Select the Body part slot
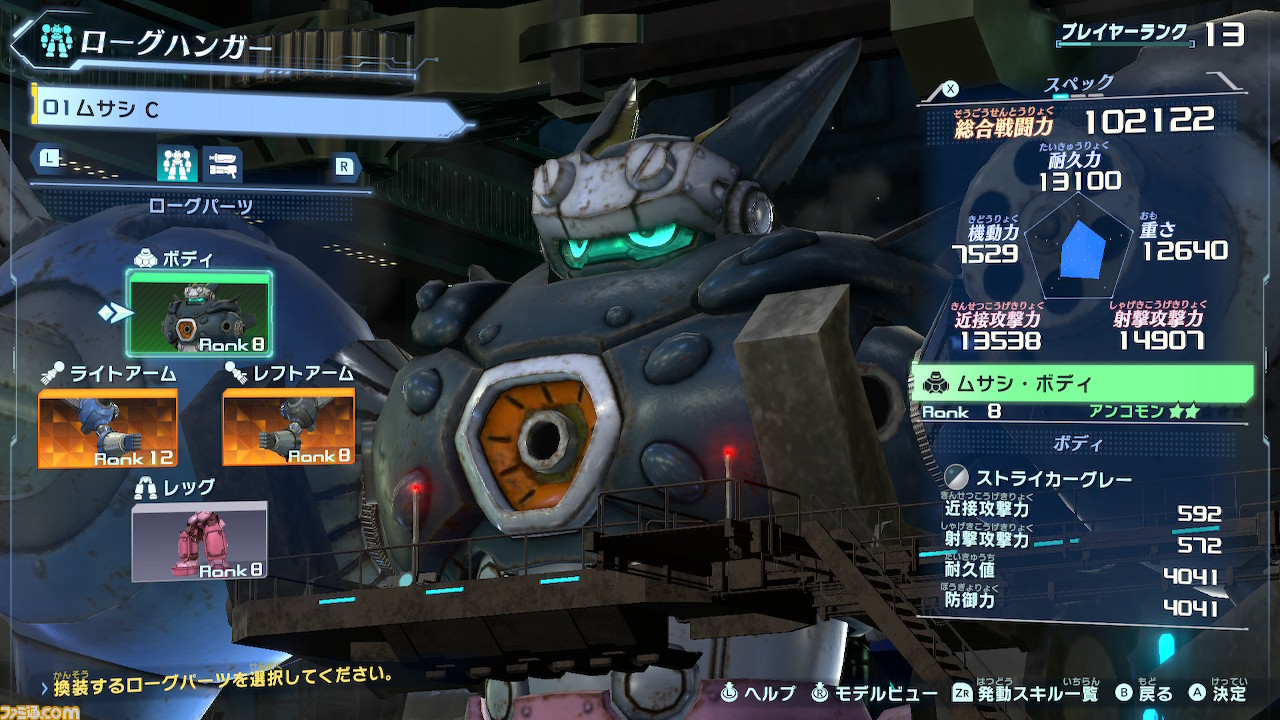 pos(199,313)
